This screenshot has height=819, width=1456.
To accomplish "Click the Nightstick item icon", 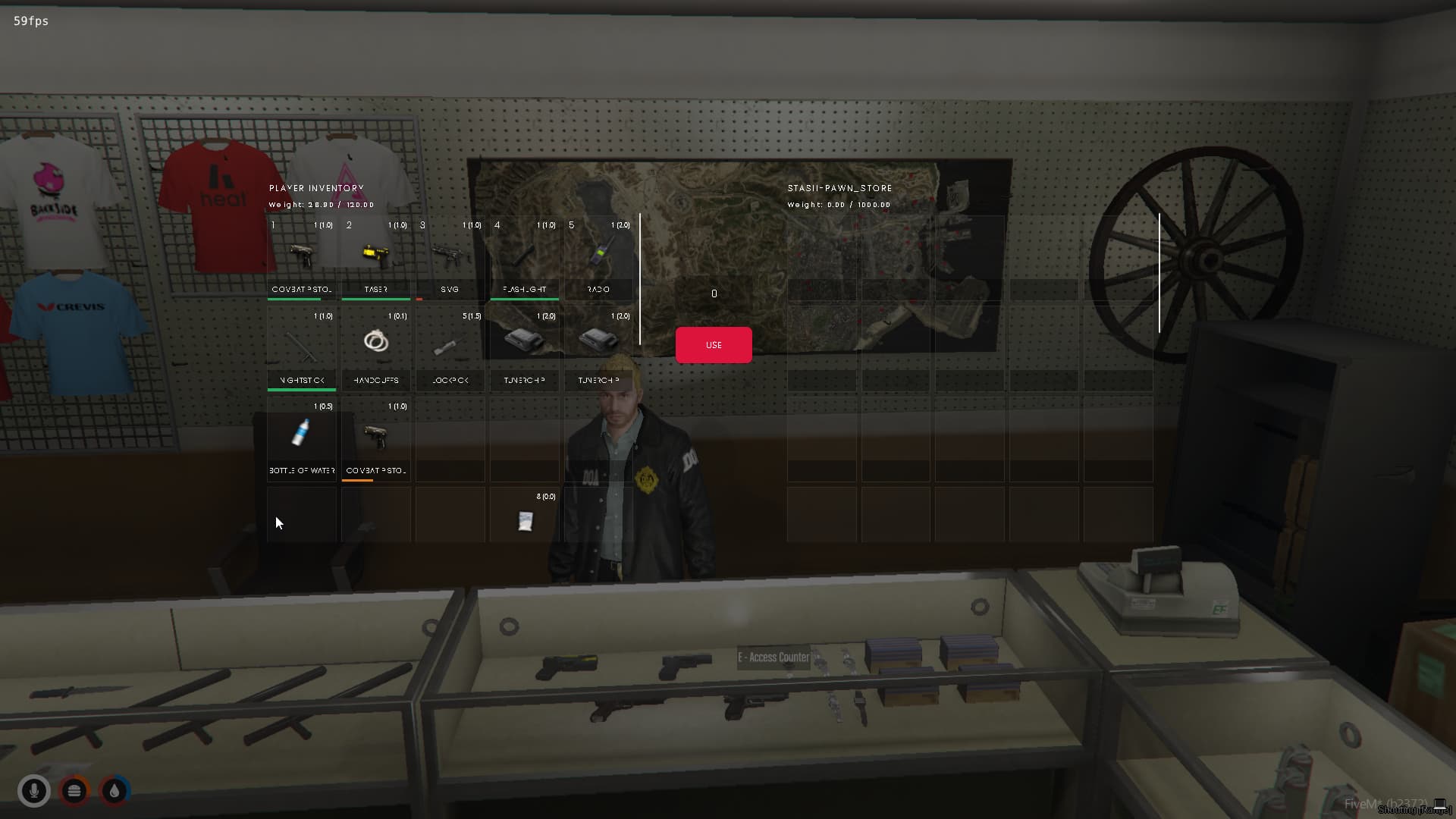I will [x=301, y=345].
